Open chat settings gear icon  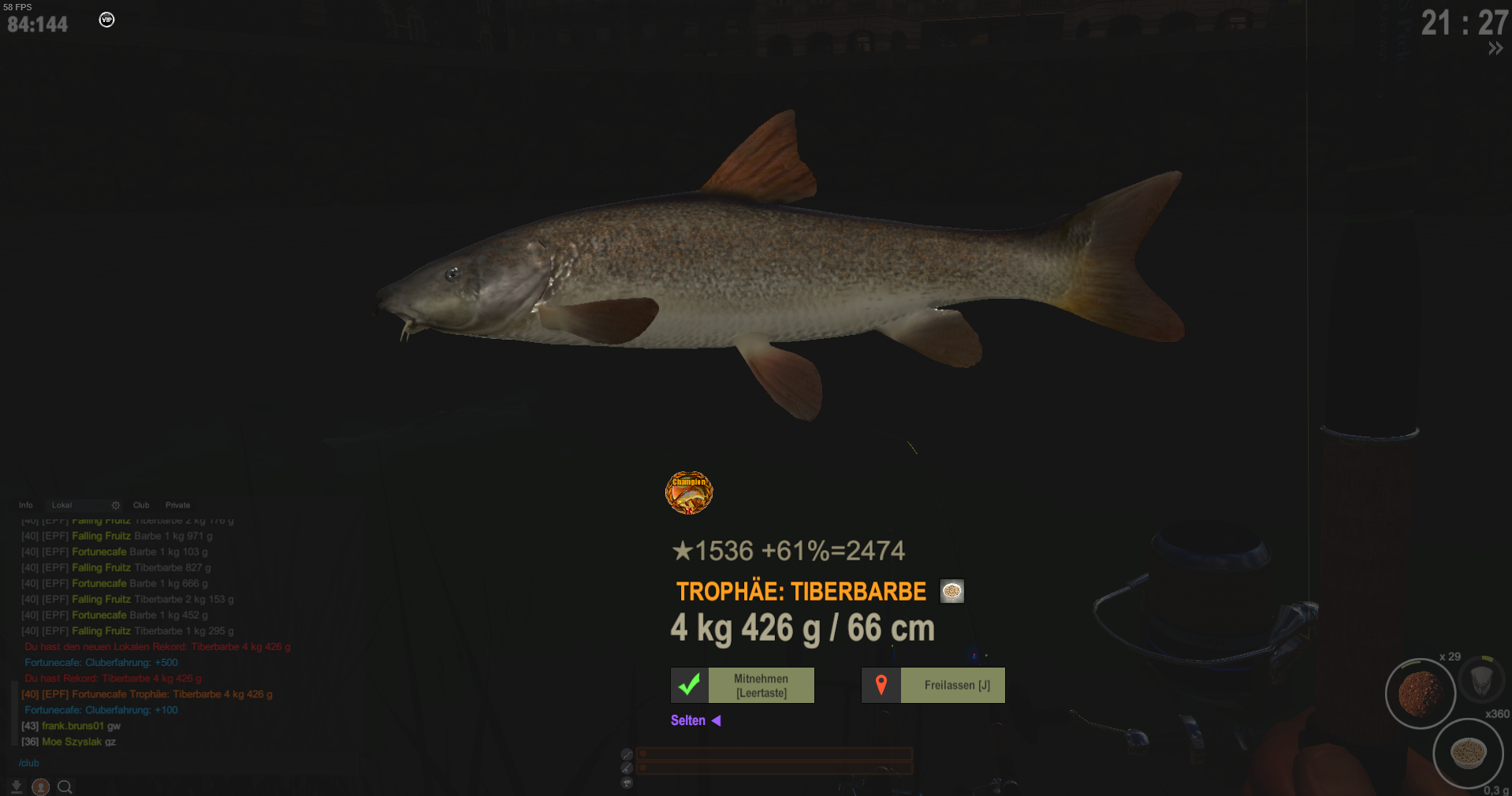(x=116, y=505)
